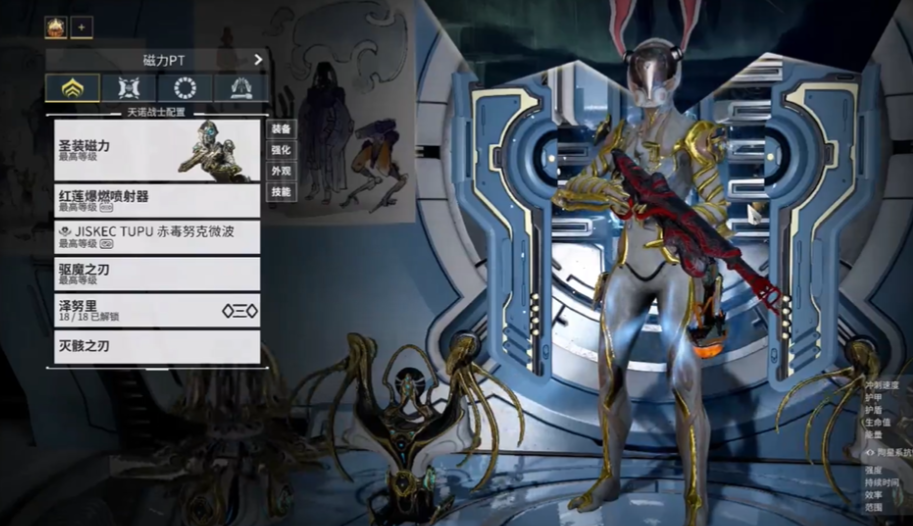The height and width of the screenshot is (526, 913).
Task: Open the 磁力PT loadout name selector
Action: coord(157,60)
